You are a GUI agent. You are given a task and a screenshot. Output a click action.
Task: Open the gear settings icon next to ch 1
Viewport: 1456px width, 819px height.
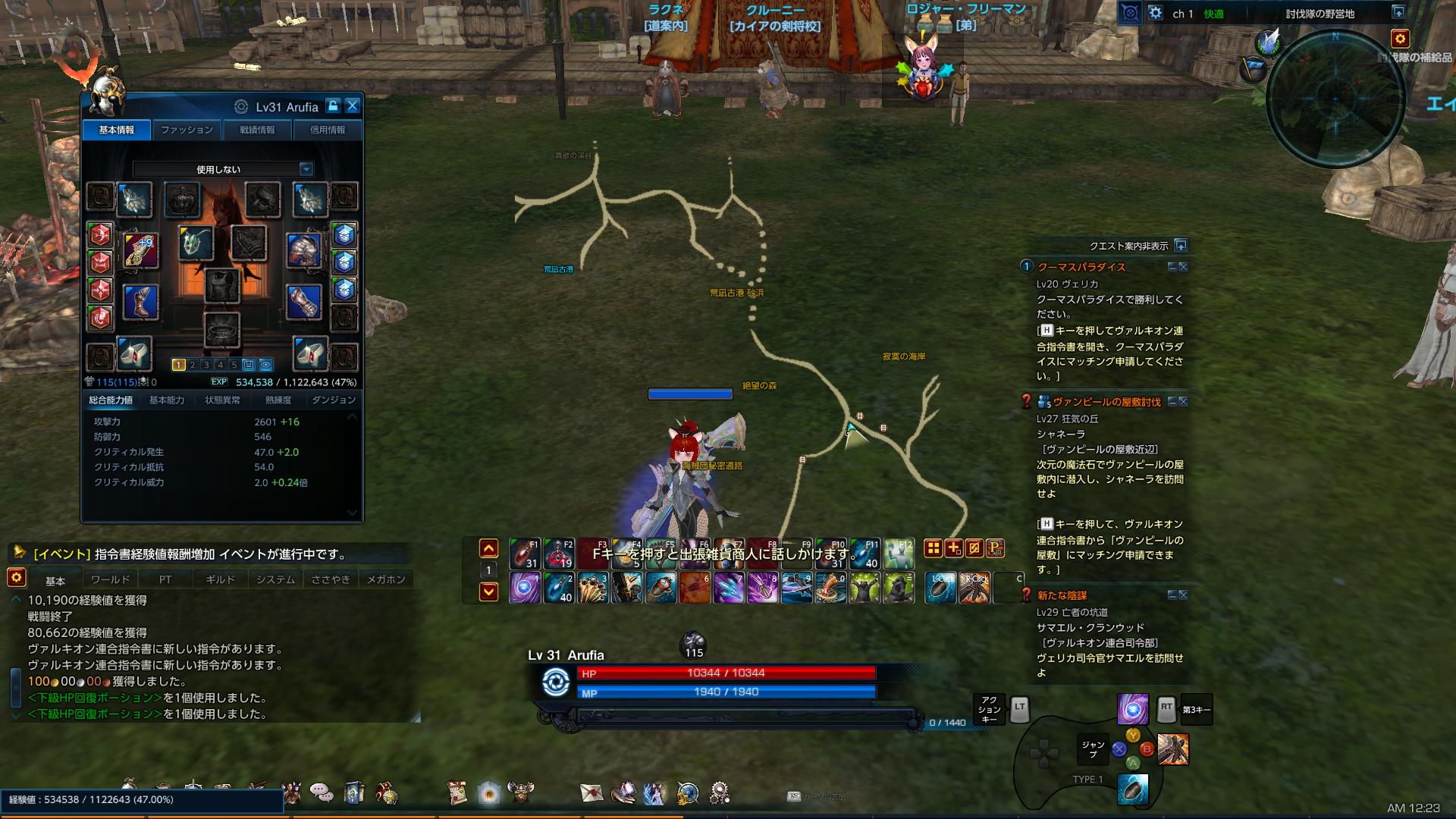coord(1155,12)
